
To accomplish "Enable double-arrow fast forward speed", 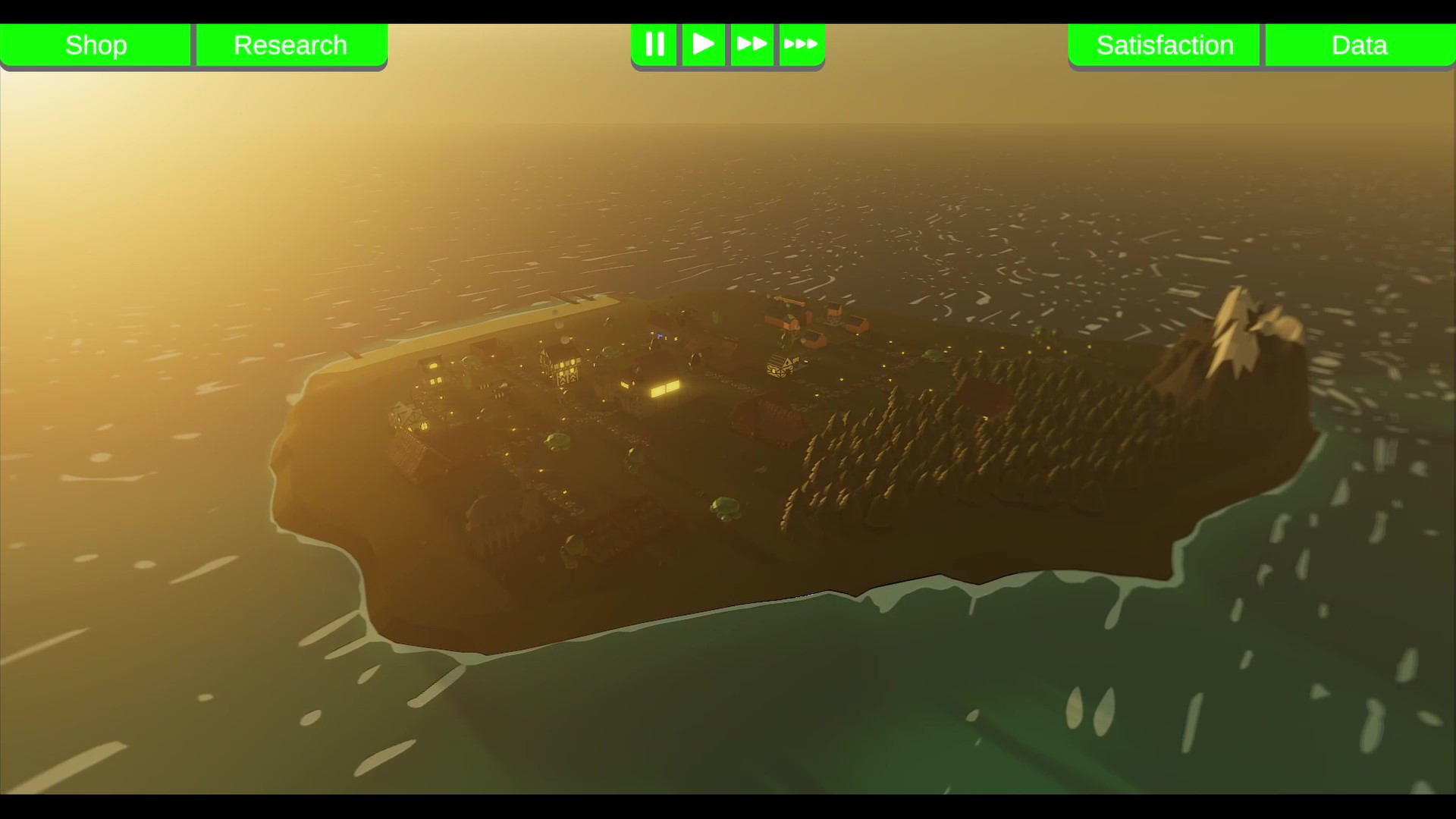I will click(x=752, y=44).
